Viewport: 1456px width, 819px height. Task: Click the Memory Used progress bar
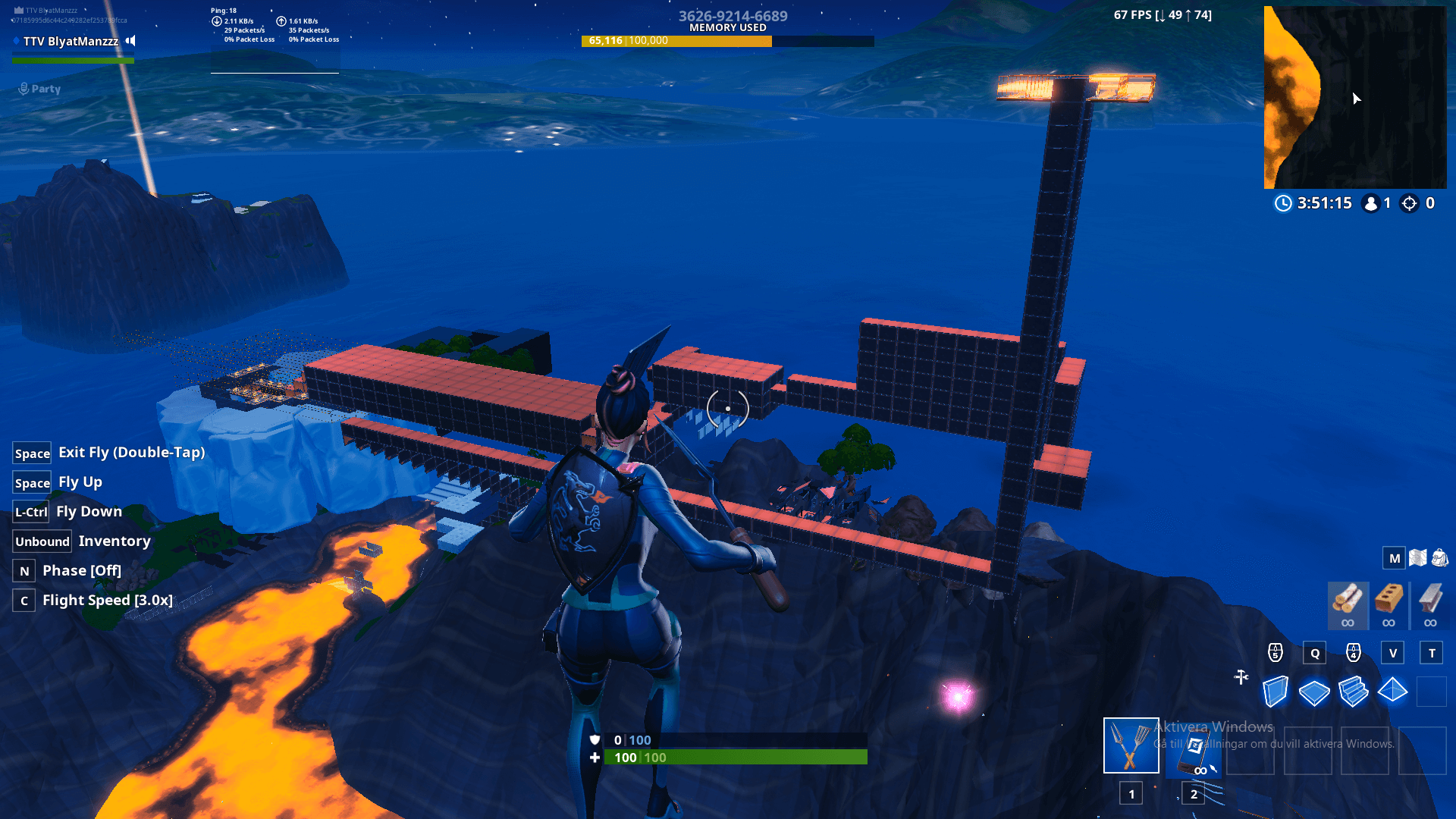coord(728,41)
